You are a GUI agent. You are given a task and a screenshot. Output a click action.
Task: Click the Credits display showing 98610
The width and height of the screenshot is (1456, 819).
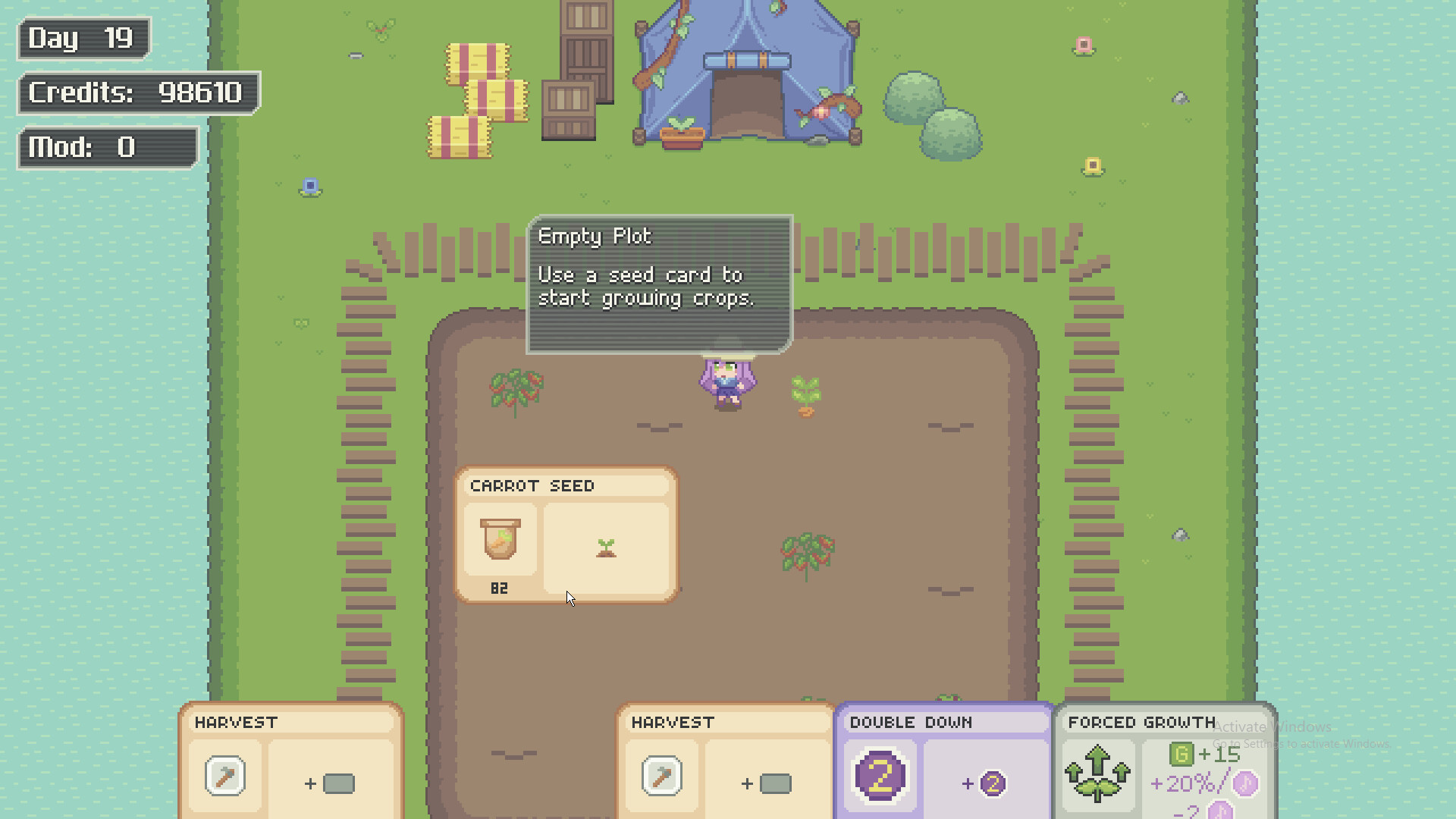point(138,93)
